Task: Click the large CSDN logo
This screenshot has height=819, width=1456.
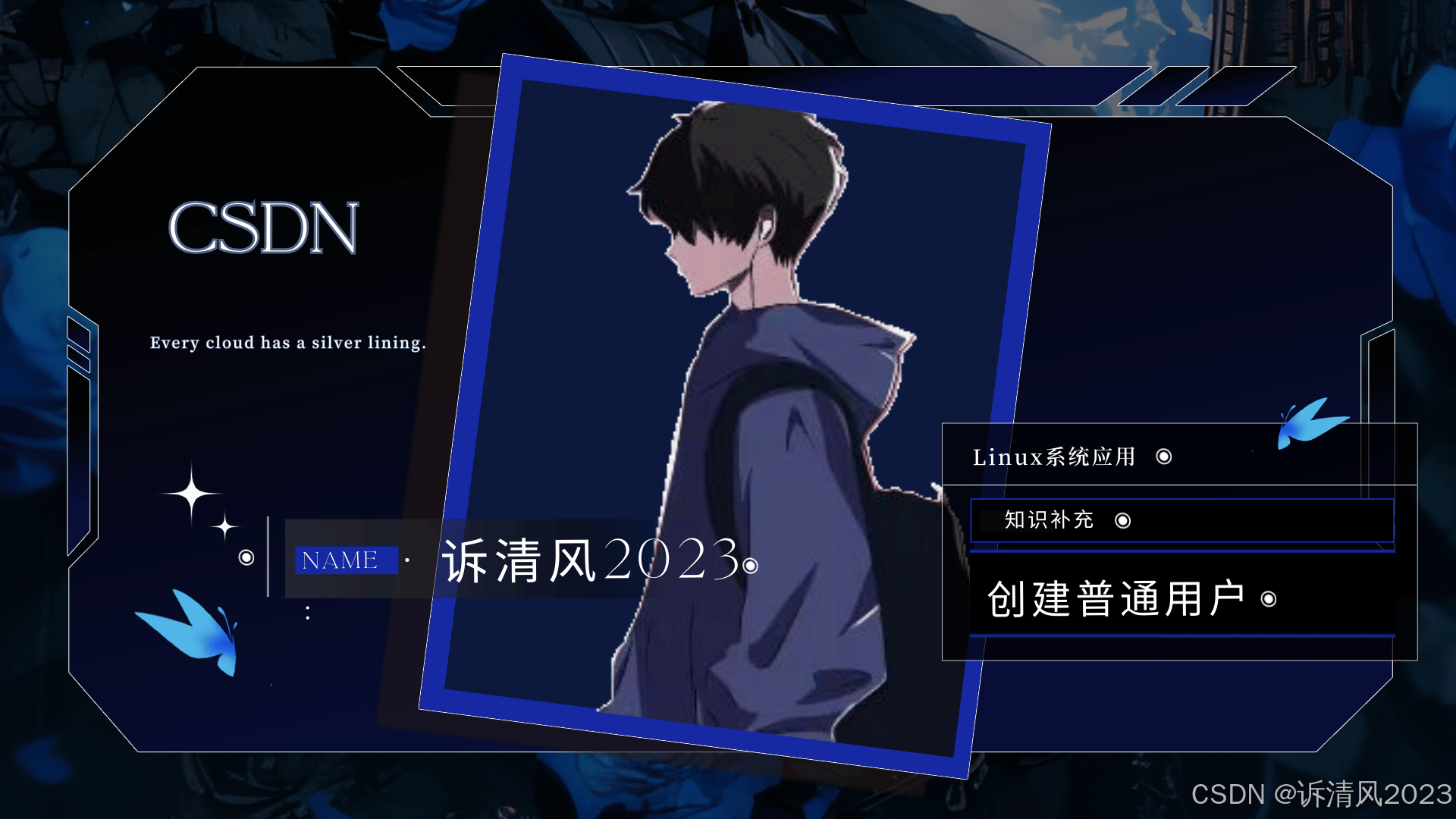Action: tap(262, 227)
